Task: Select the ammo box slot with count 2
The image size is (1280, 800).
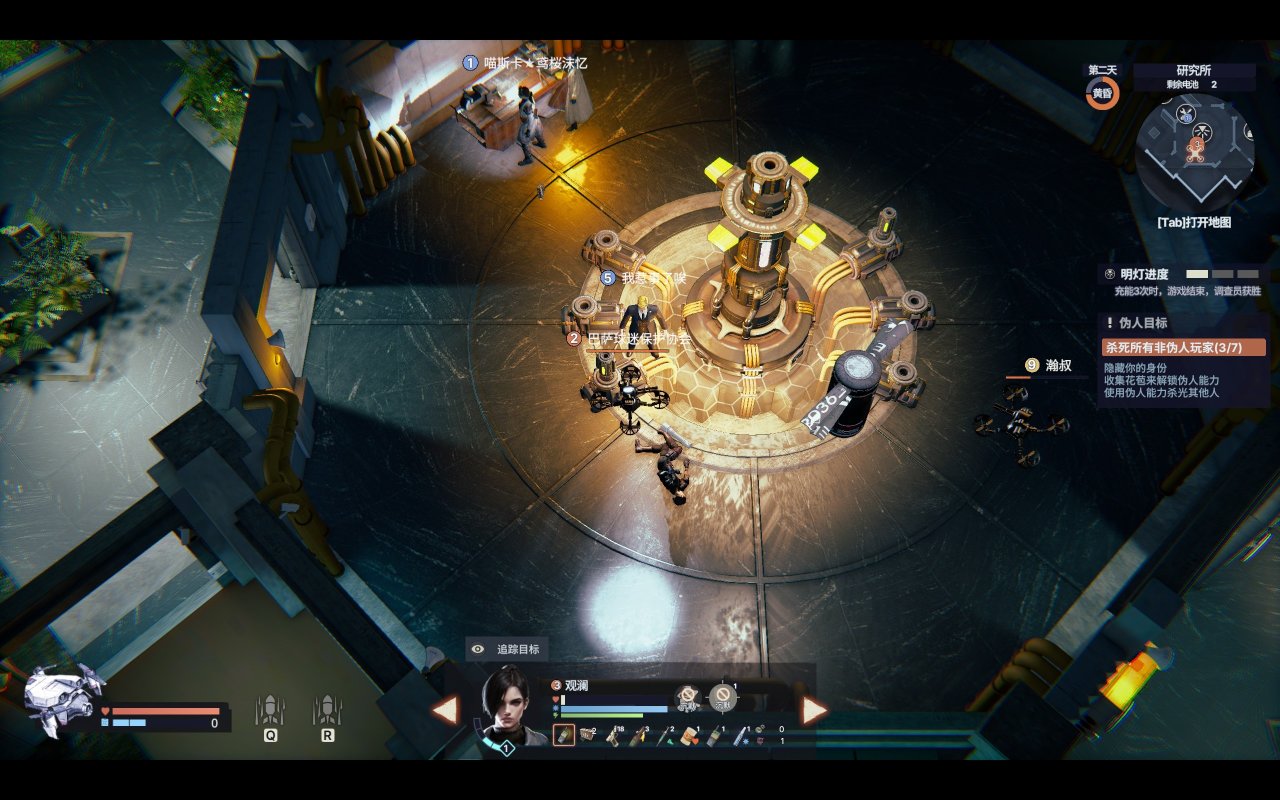Action: point(588,736)
